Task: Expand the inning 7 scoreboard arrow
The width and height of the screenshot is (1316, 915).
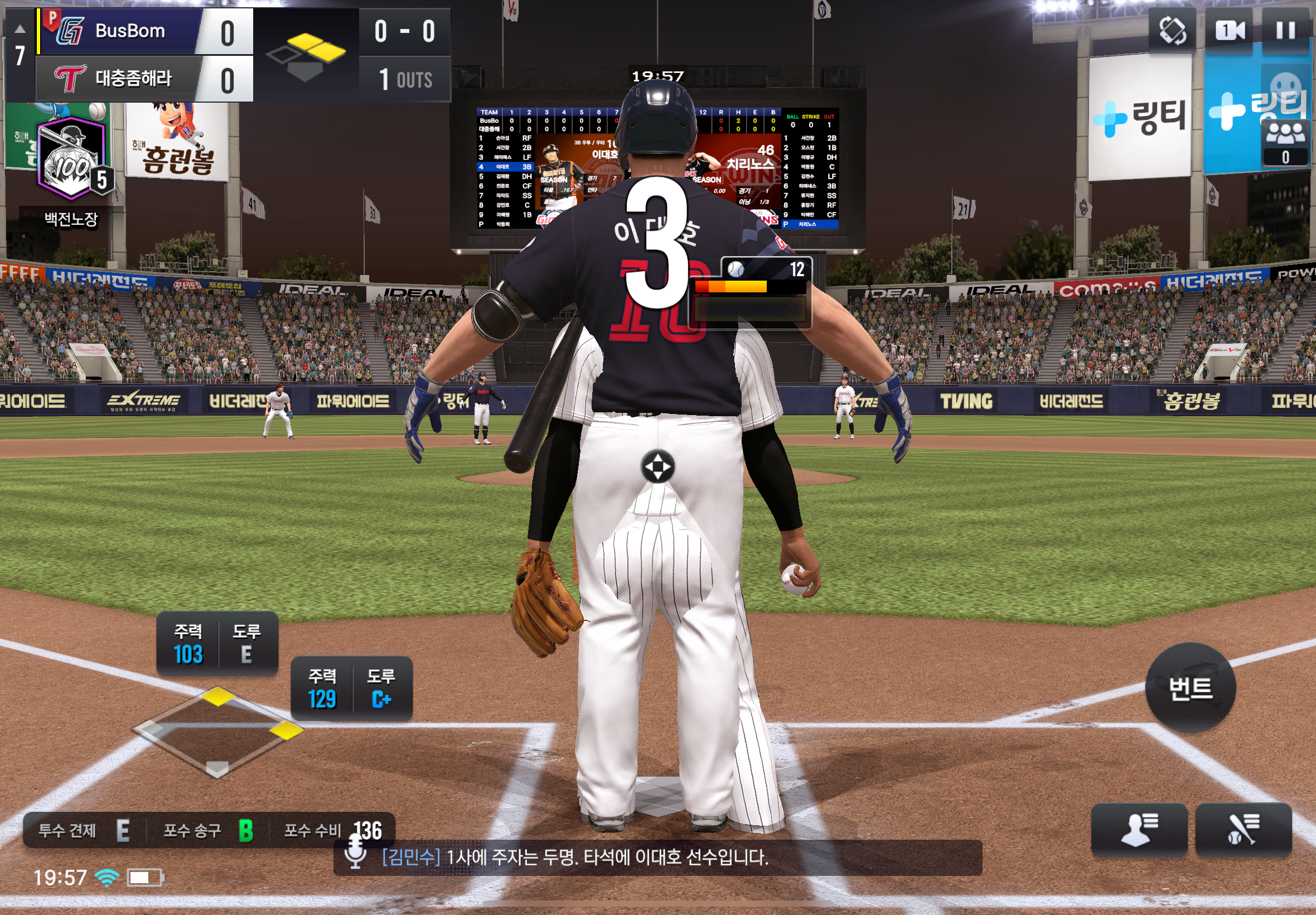Action: point(20,28)
